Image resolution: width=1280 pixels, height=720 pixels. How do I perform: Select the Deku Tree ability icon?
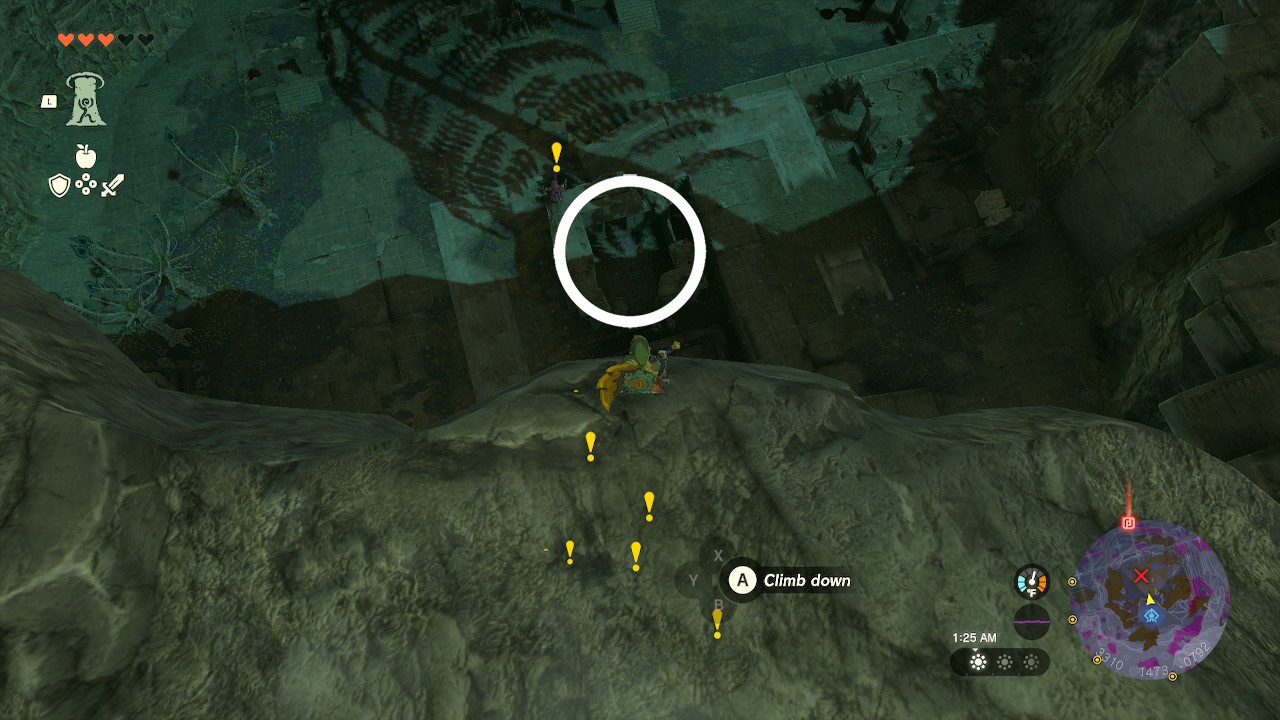click(84, 100)
